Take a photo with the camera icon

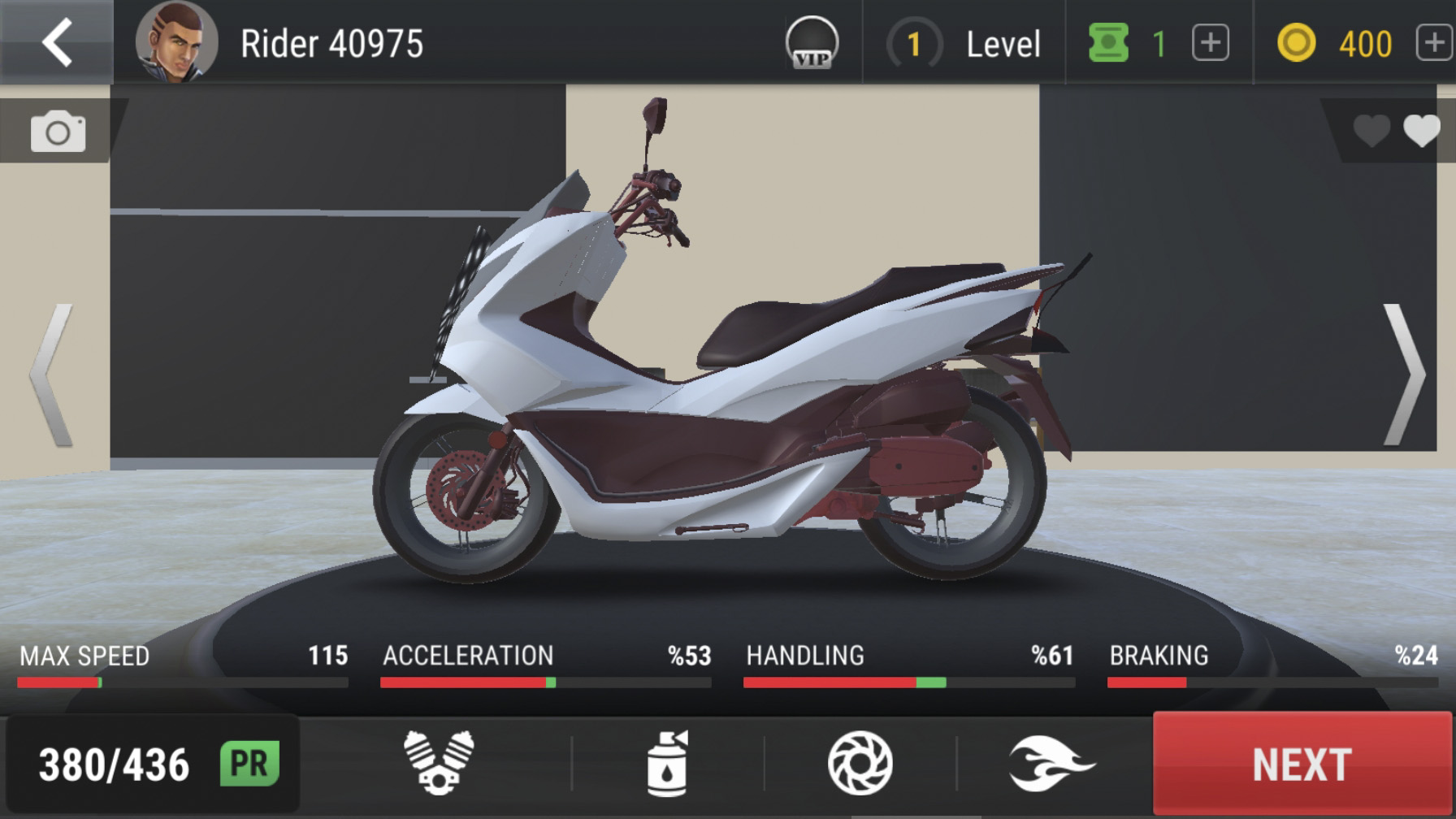pos(58,132)
